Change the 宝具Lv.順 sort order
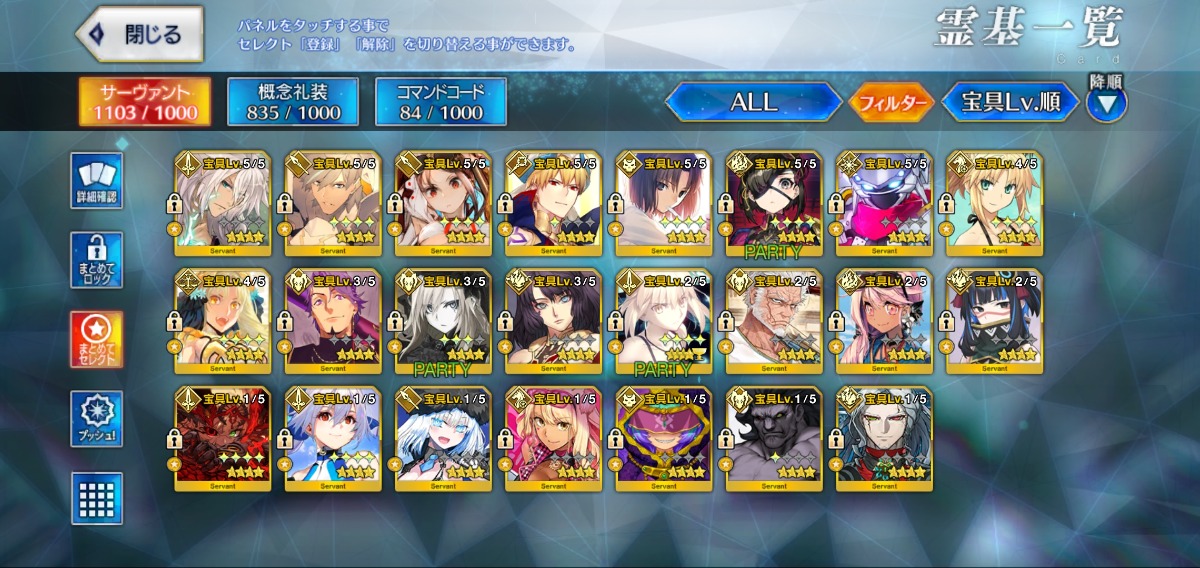Image resolution: width=1200 pixels, height=568 pixels. tap(1010, 102)
